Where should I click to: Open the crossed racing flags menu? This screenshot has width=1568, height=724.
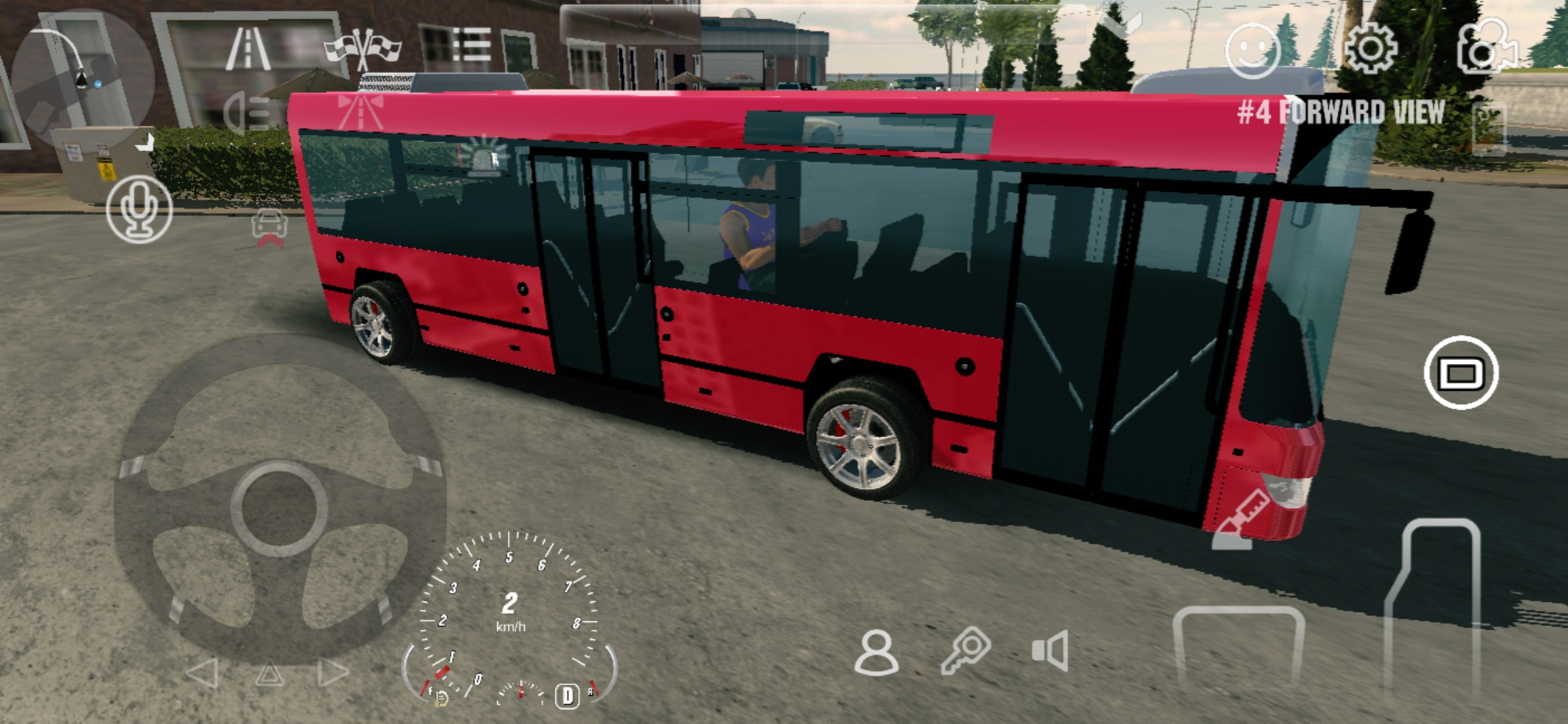tap(363, 48)
